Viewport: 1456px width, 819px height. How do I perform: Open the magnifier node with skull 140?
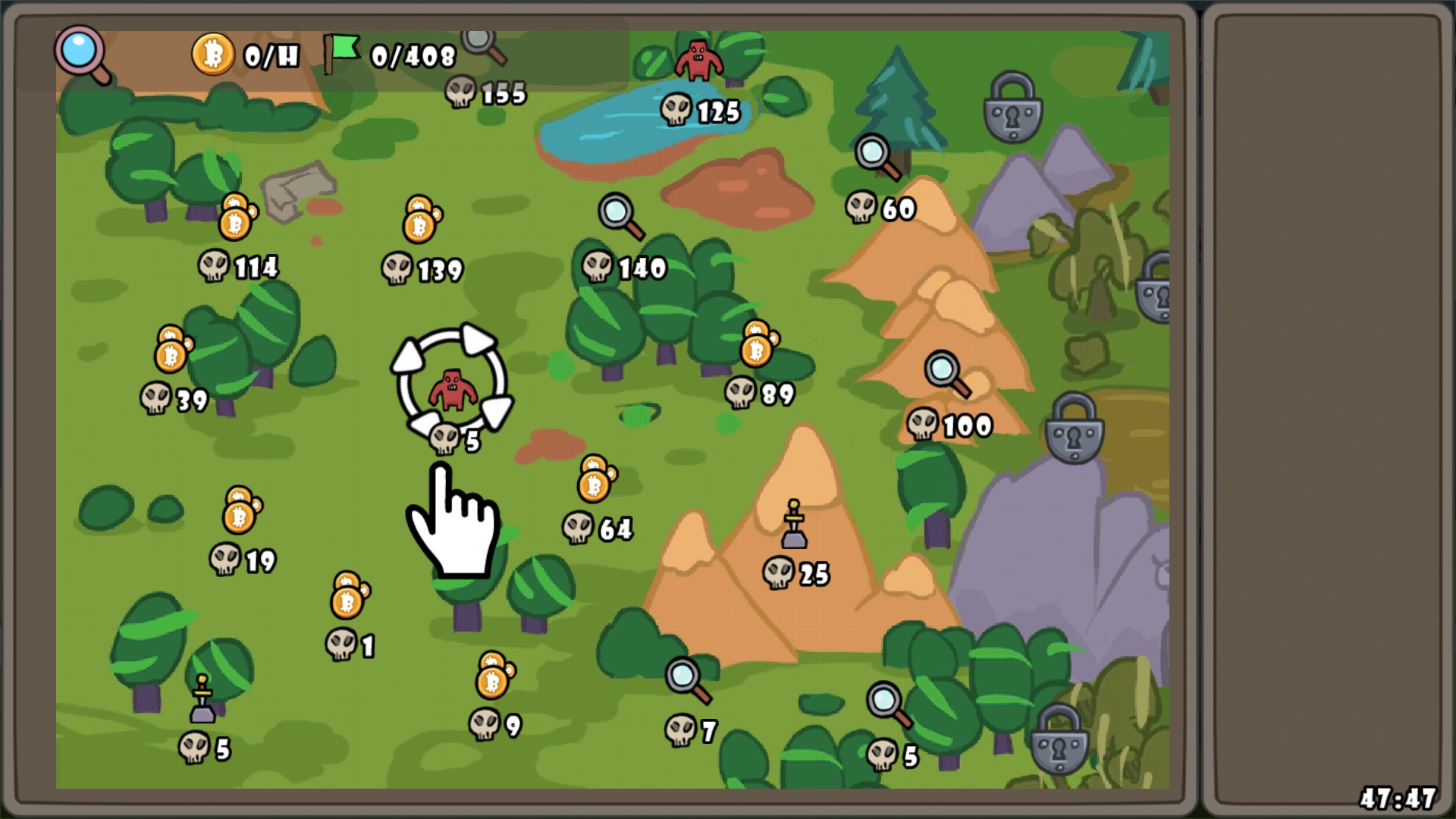[x=620, y=215]
